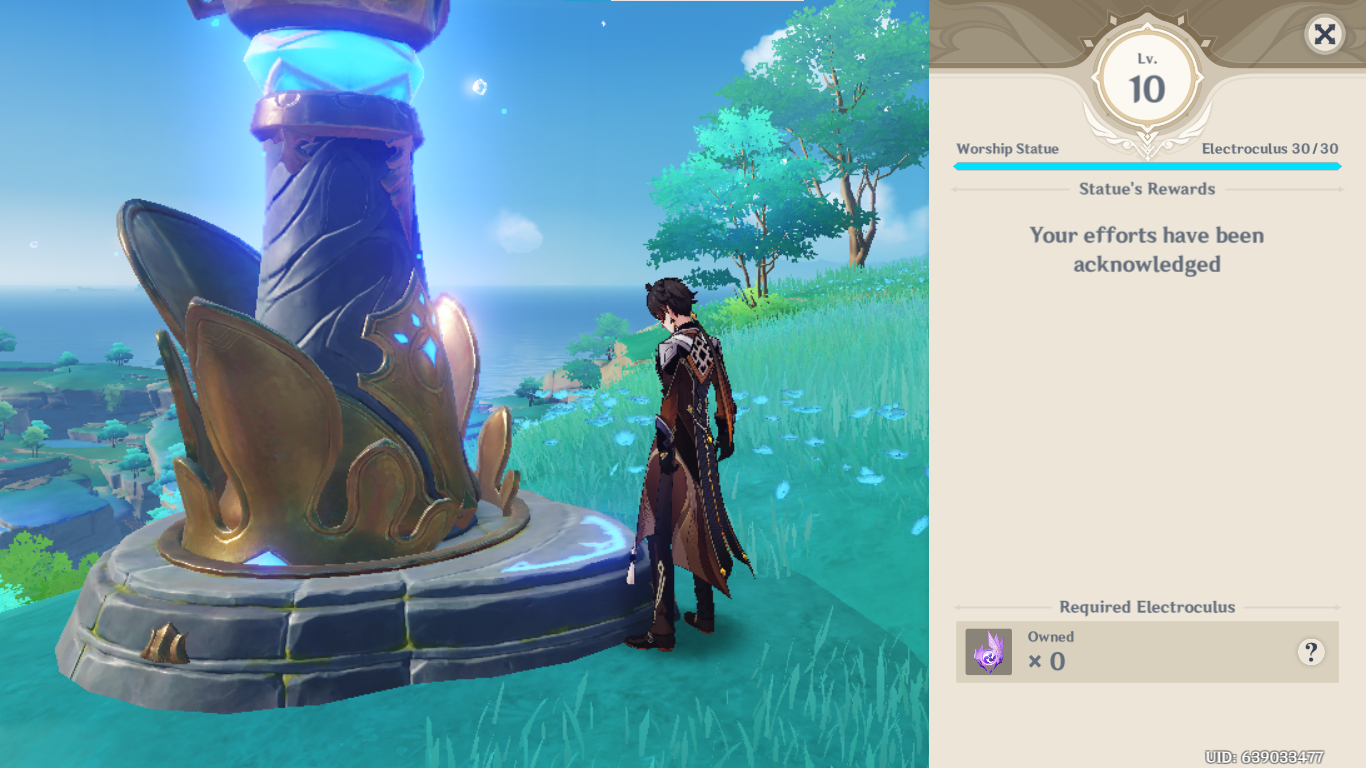Open the Electroculus help question mark
1366x768 pixels.
1311,652
